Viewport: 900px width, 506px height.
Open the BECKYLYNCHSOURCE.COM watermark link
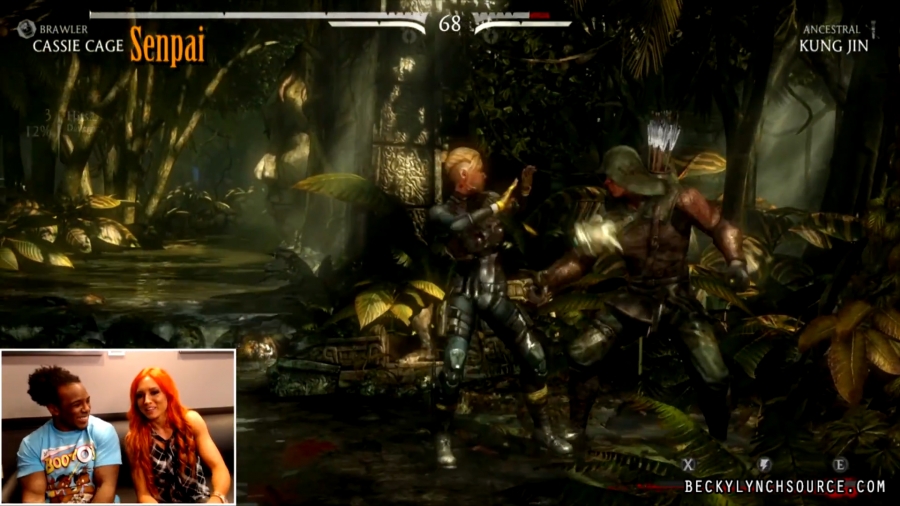click(784, 487)
